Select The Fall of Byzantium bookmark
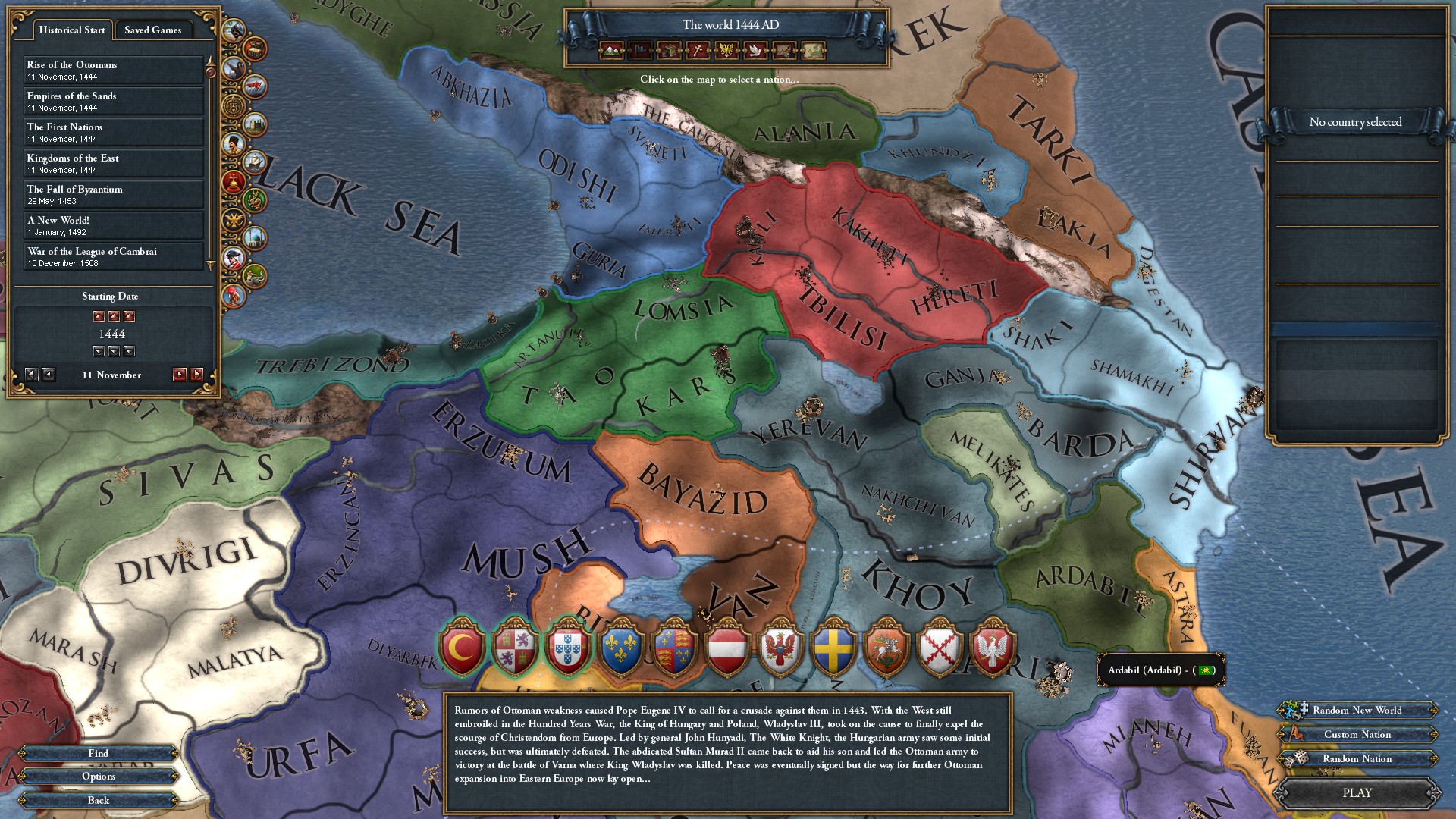This screenshot has height=819, width=1456. (x=114, y=193)
